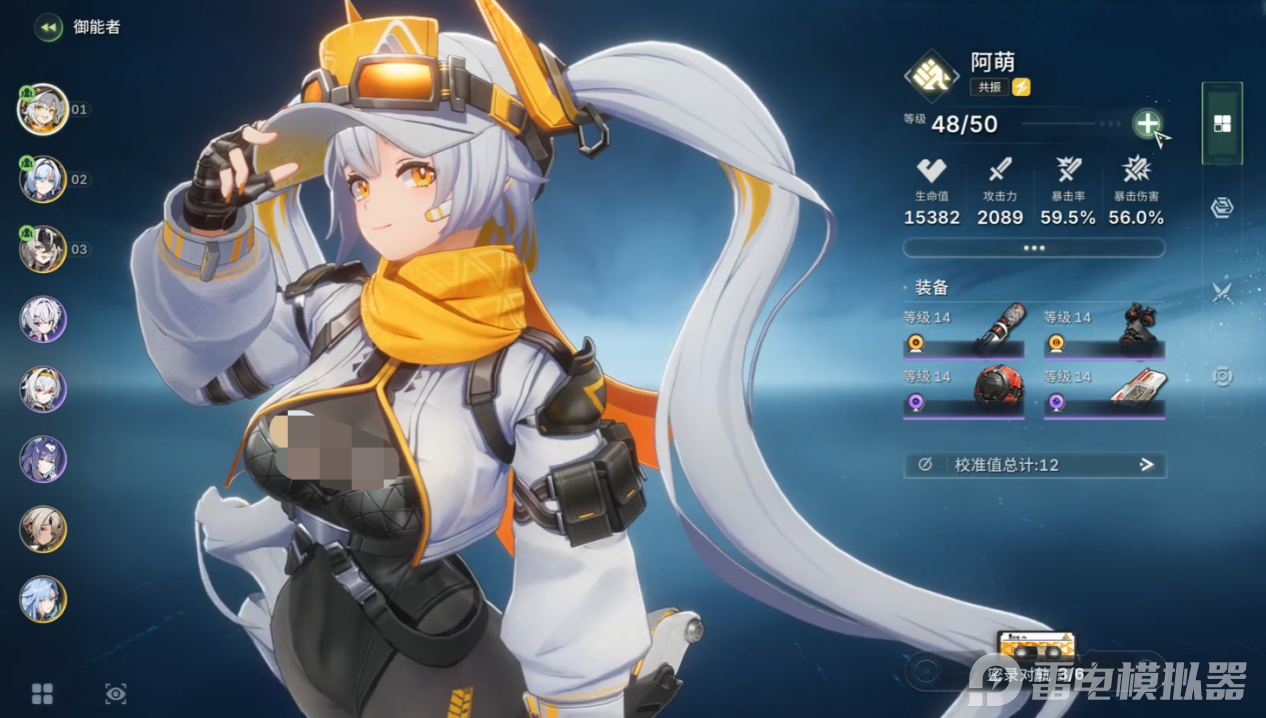Pick the character portrait labeled 03

point(43,249)
